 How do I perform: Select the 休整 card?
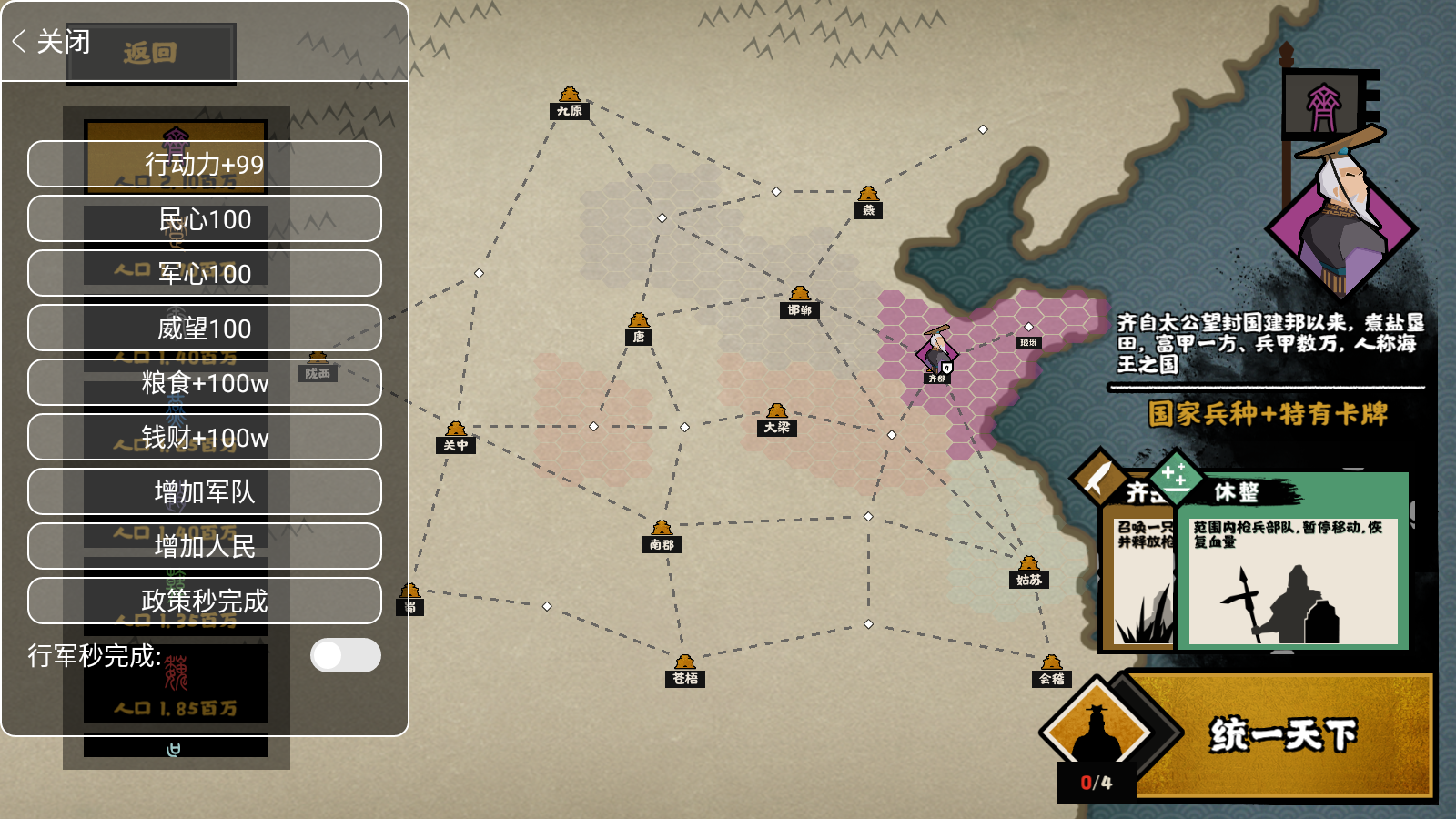1292,560
